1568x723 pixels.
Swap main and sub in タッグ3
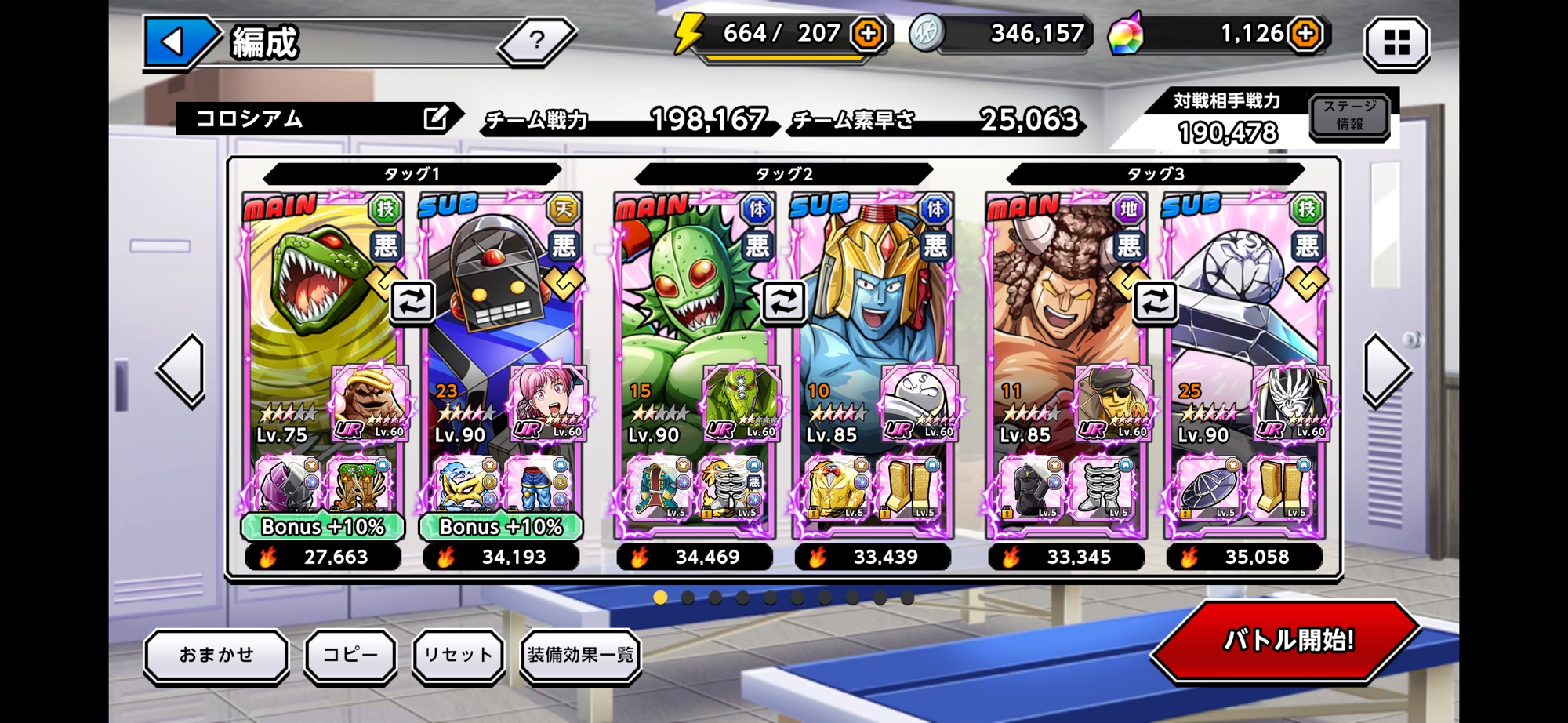[x=1154, y=301]
